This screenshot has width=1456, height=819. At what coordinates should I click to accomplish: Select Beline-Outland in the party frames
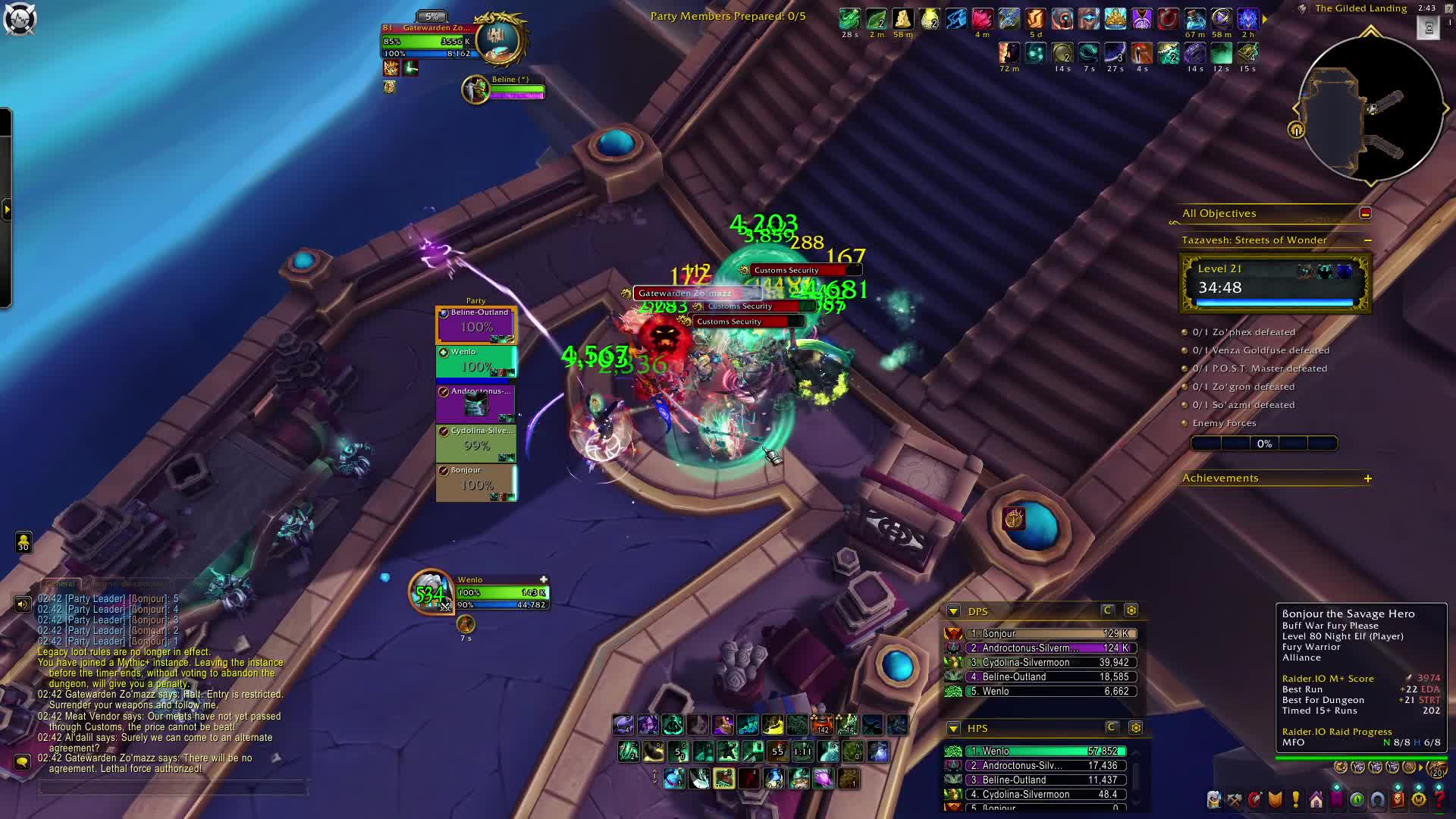click(x=476, y=325)
